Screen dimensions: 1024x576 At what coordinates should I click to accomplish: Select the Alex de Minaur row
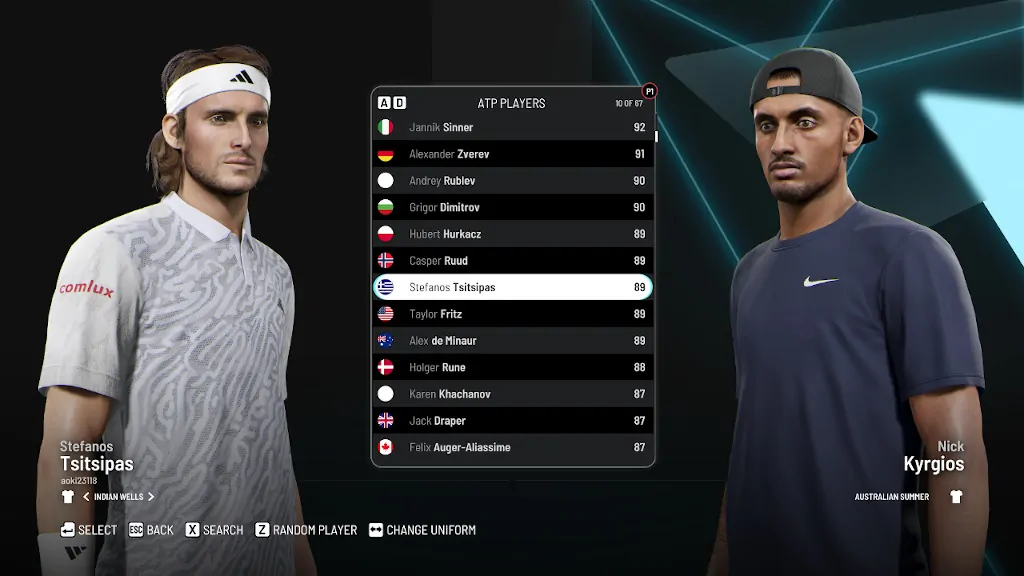coord(512,341)
